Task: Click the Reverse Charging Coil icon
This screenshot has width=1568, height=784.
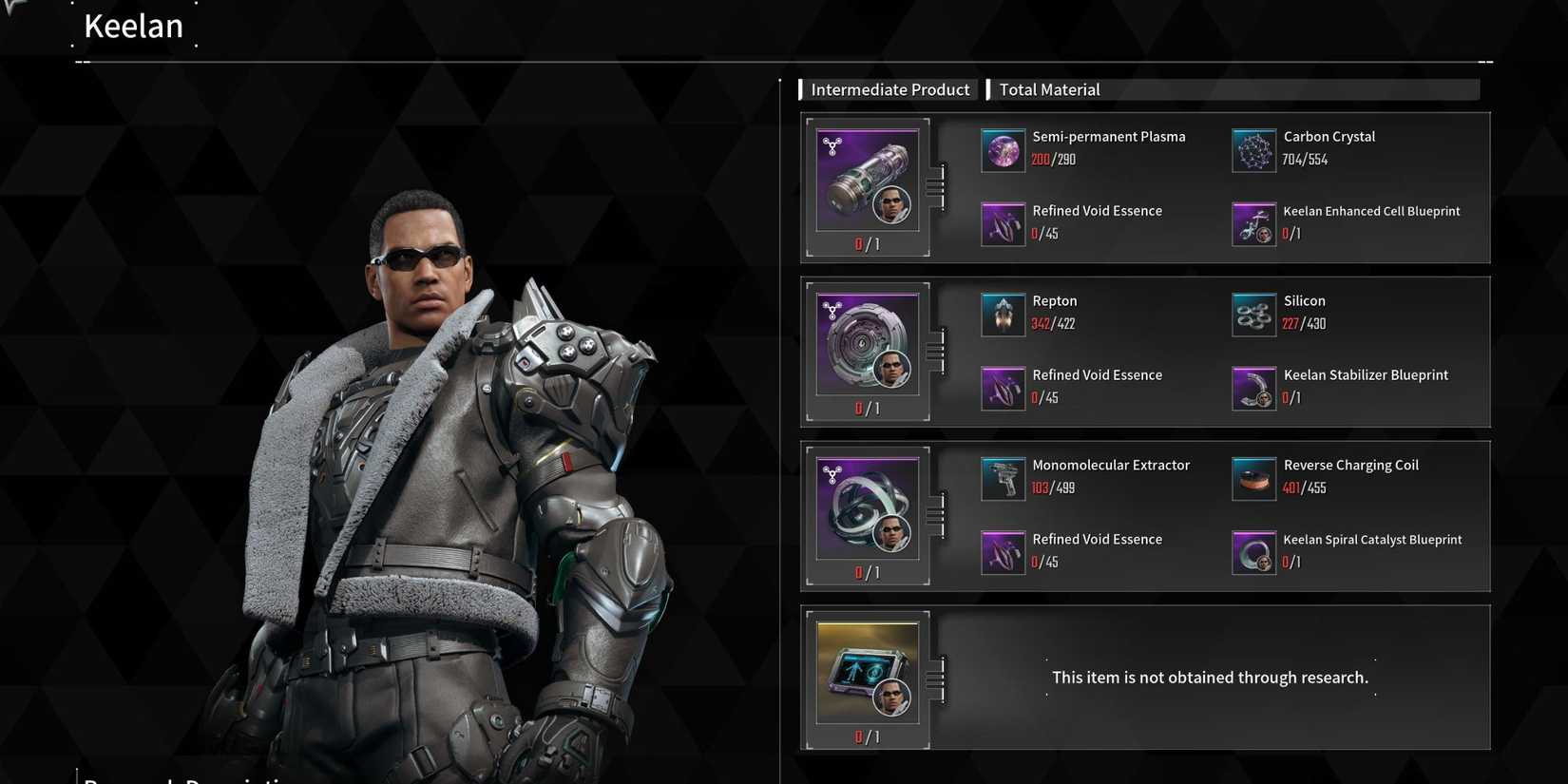Action: pos(1253,478)
